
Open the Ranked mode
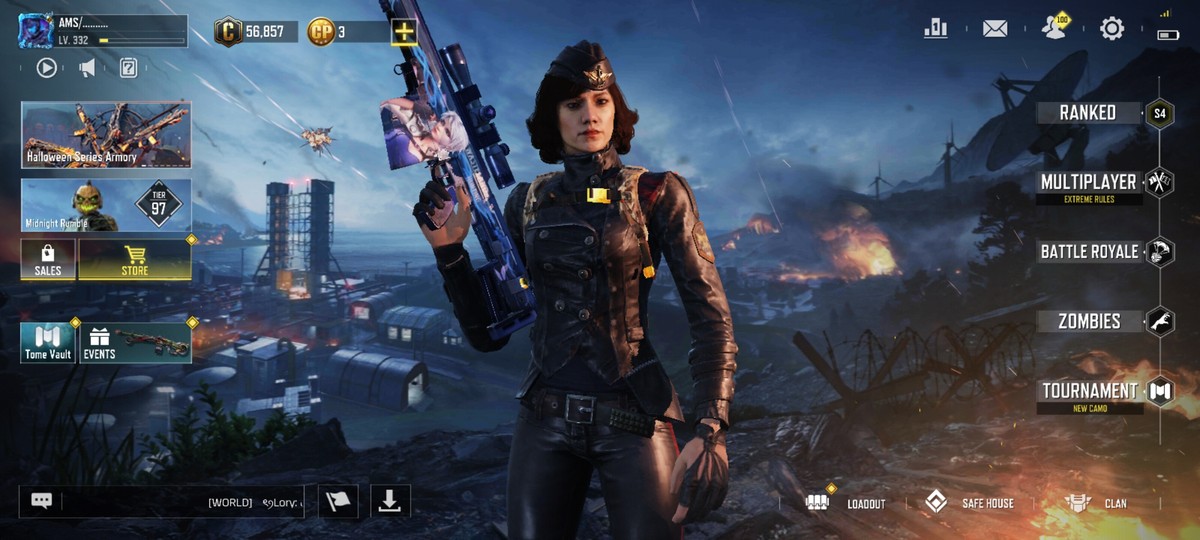click(x=1088, y=113)
